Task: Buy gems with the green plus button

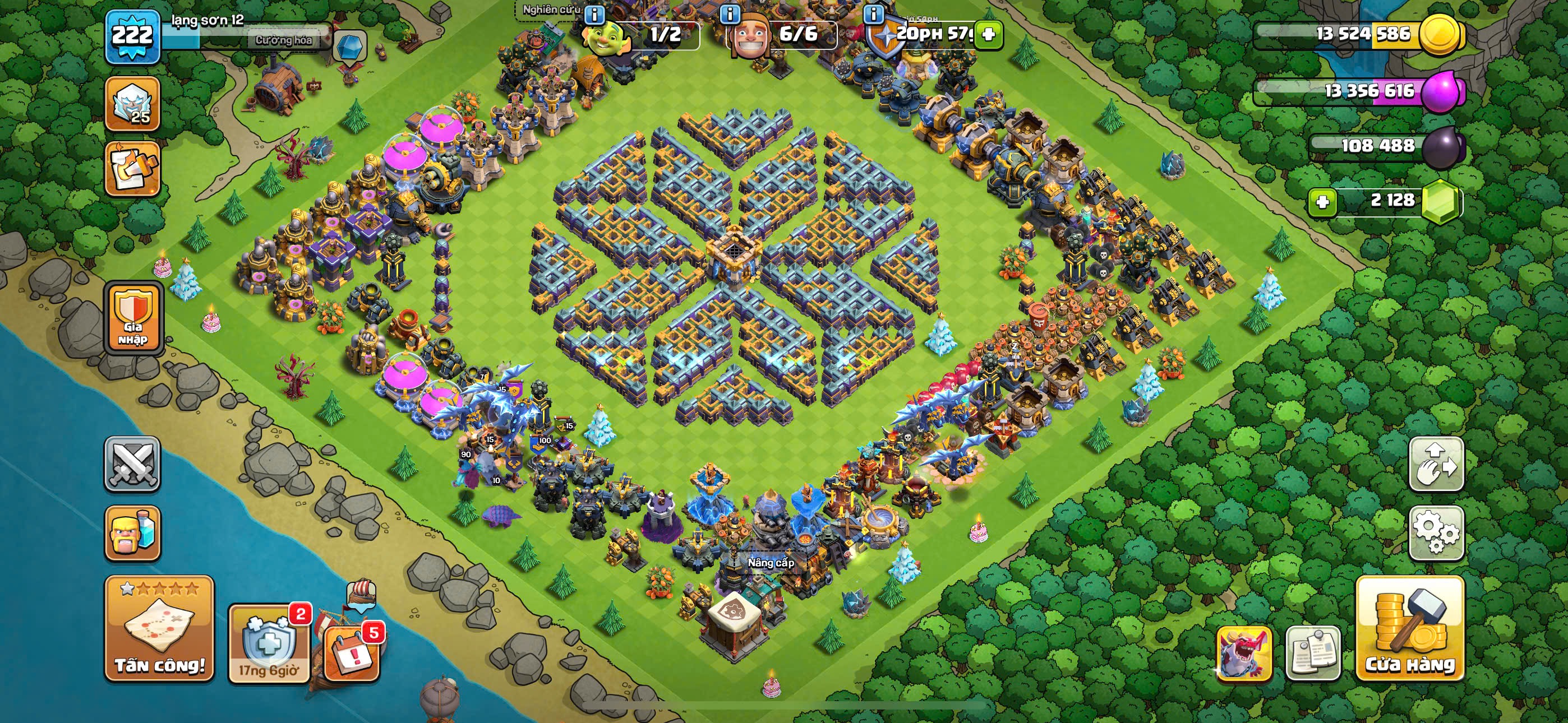Action: point(1323,201)
